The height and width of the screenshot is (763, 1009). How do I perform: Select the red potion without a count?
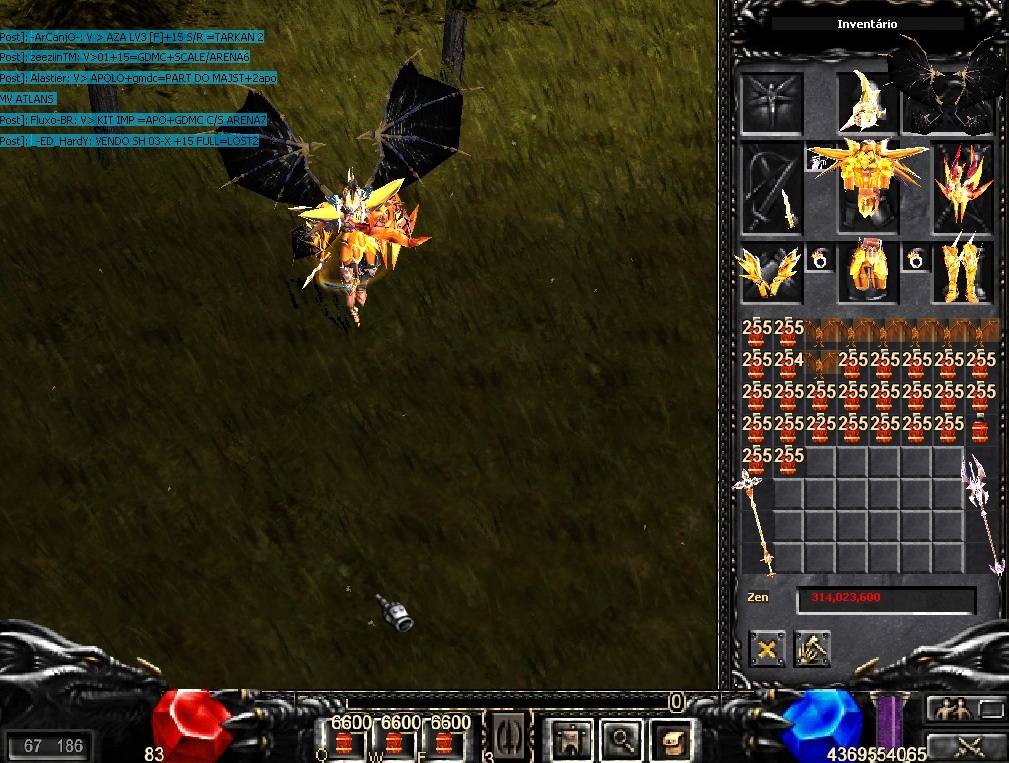[982, 430]
